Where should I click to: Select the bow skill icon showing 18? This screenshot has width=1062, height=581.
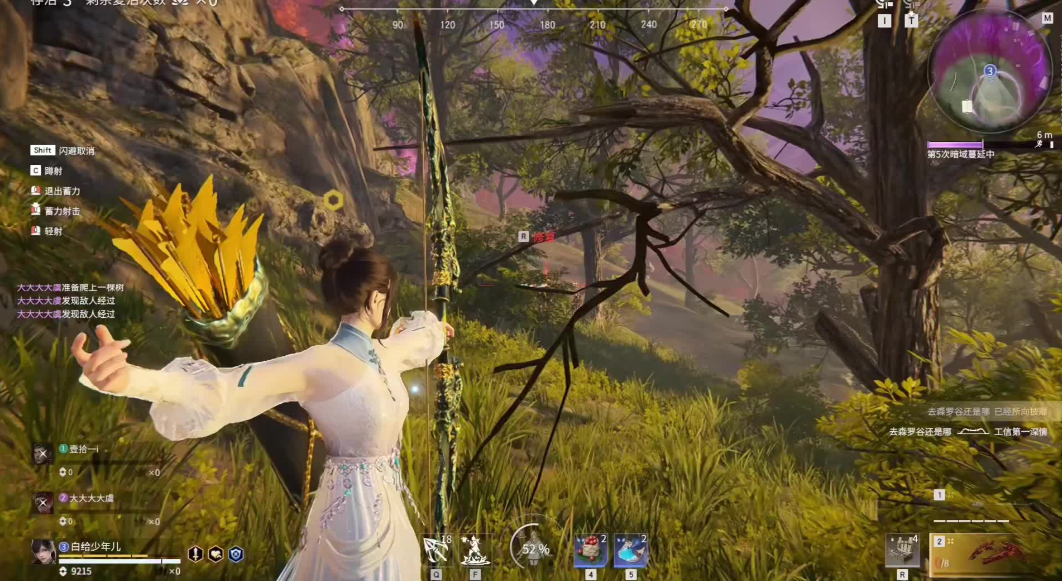point(437,550)
